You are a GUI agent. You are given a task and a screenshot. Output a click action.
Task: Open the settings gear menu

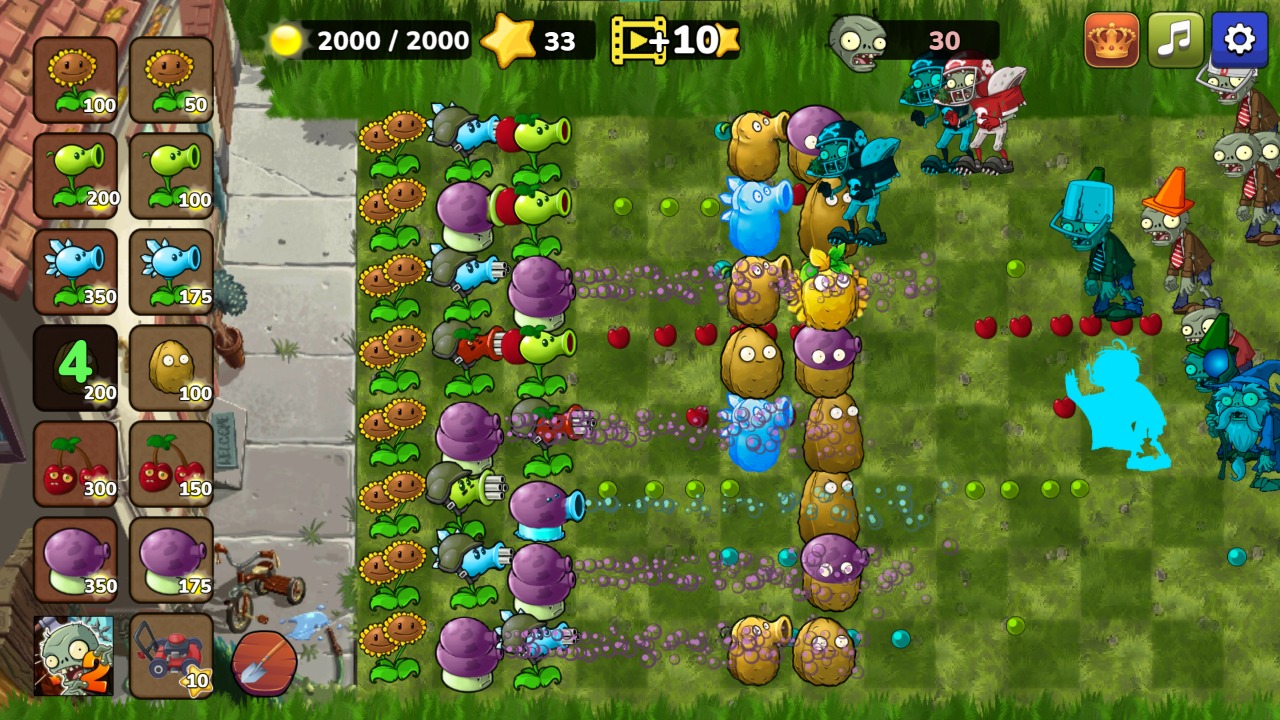1239,40
